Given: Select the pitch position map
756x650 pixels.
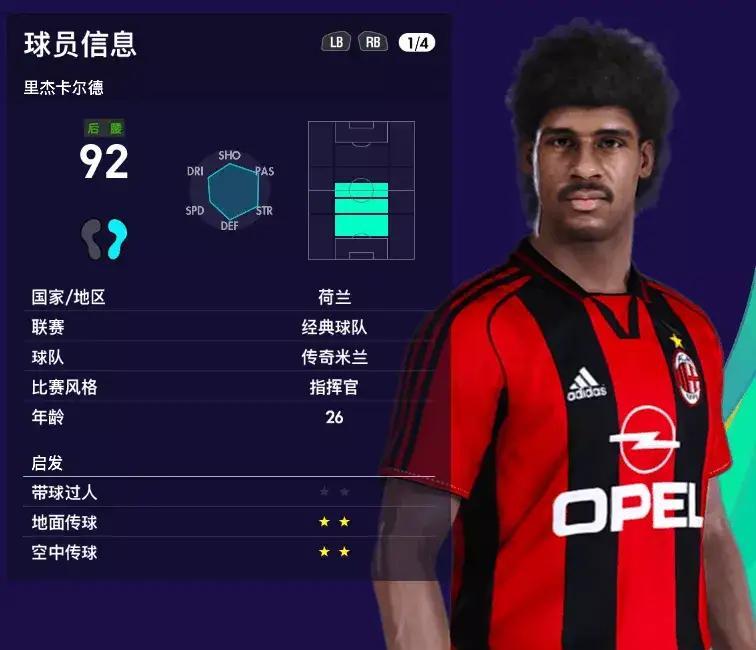Looking at the screenshot, I should coord(361,191).
